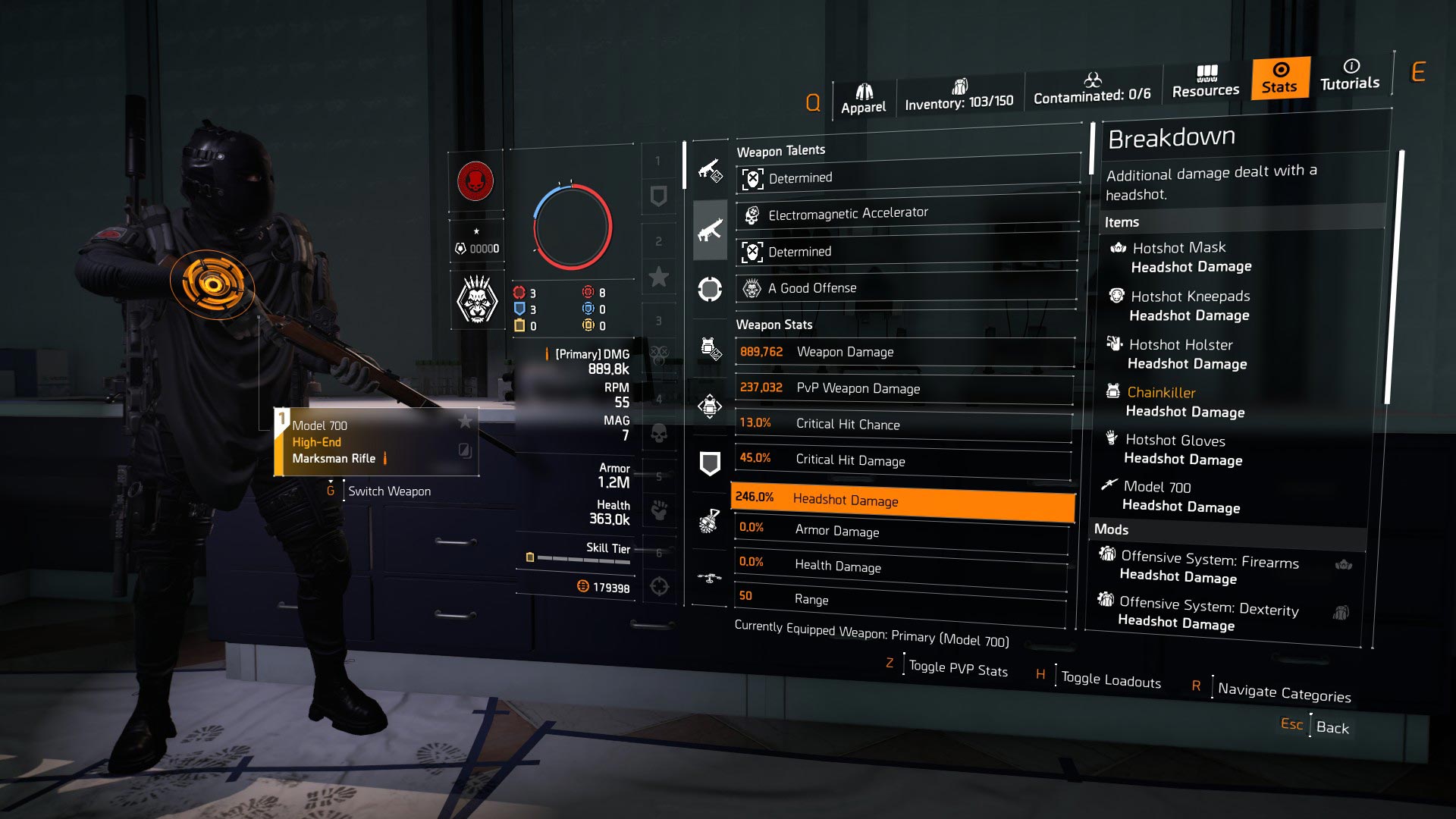The image size is (1456, 819).
Task: Select the Critical Hit Damage row
Action: pos(902,460)
